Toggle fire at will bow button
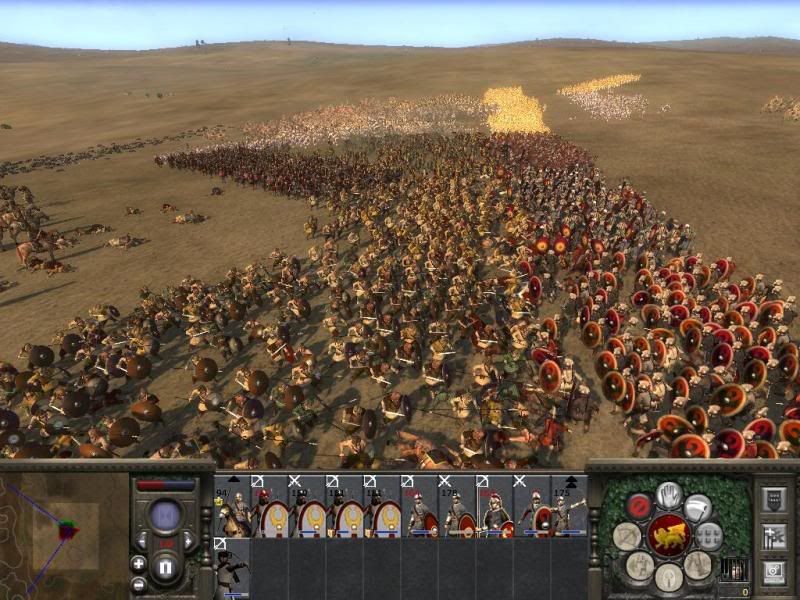800x600 pixels. (627, 536)
